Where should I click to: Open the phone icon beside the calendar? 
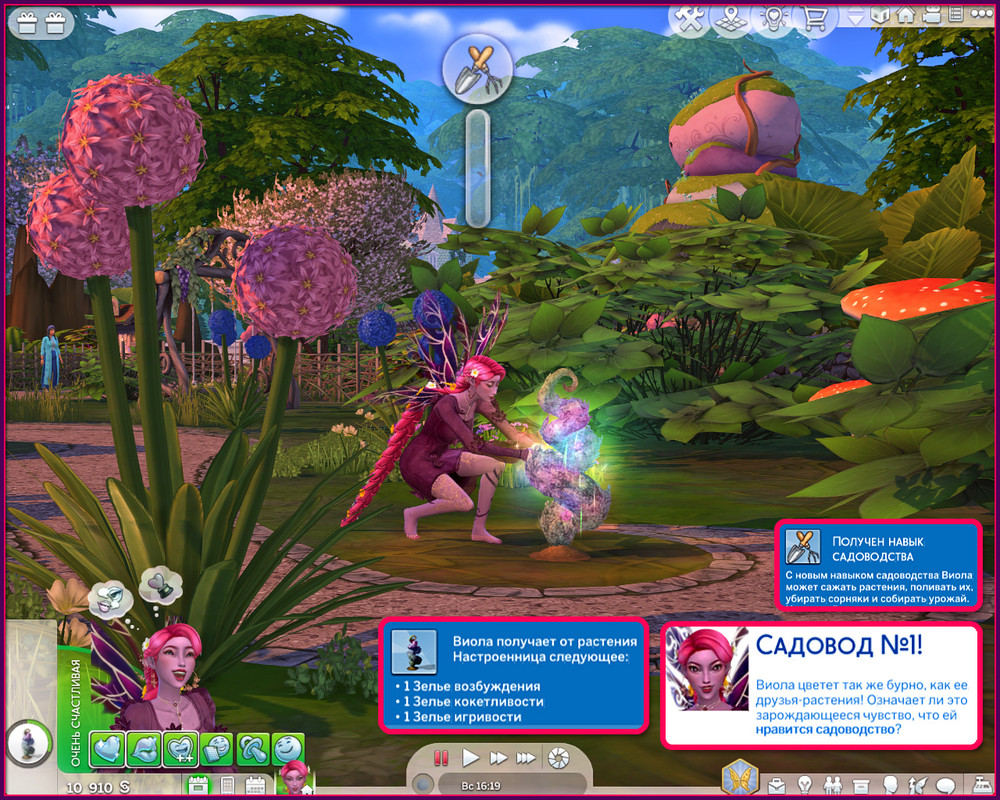227,785
